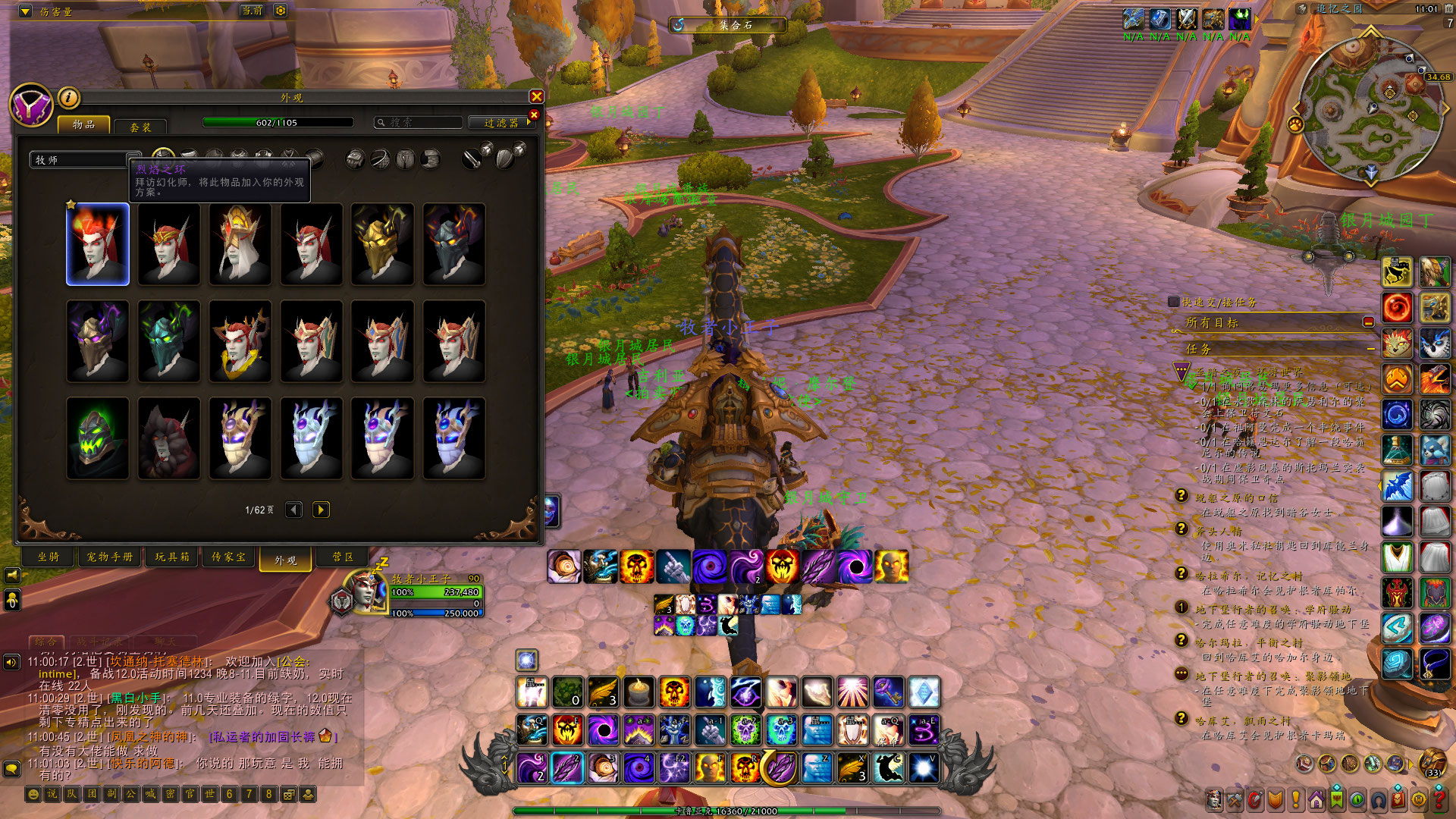Open the 牧师 class dropdown
The height and width of the screenshot is (819, 1456).
(85, 160)
